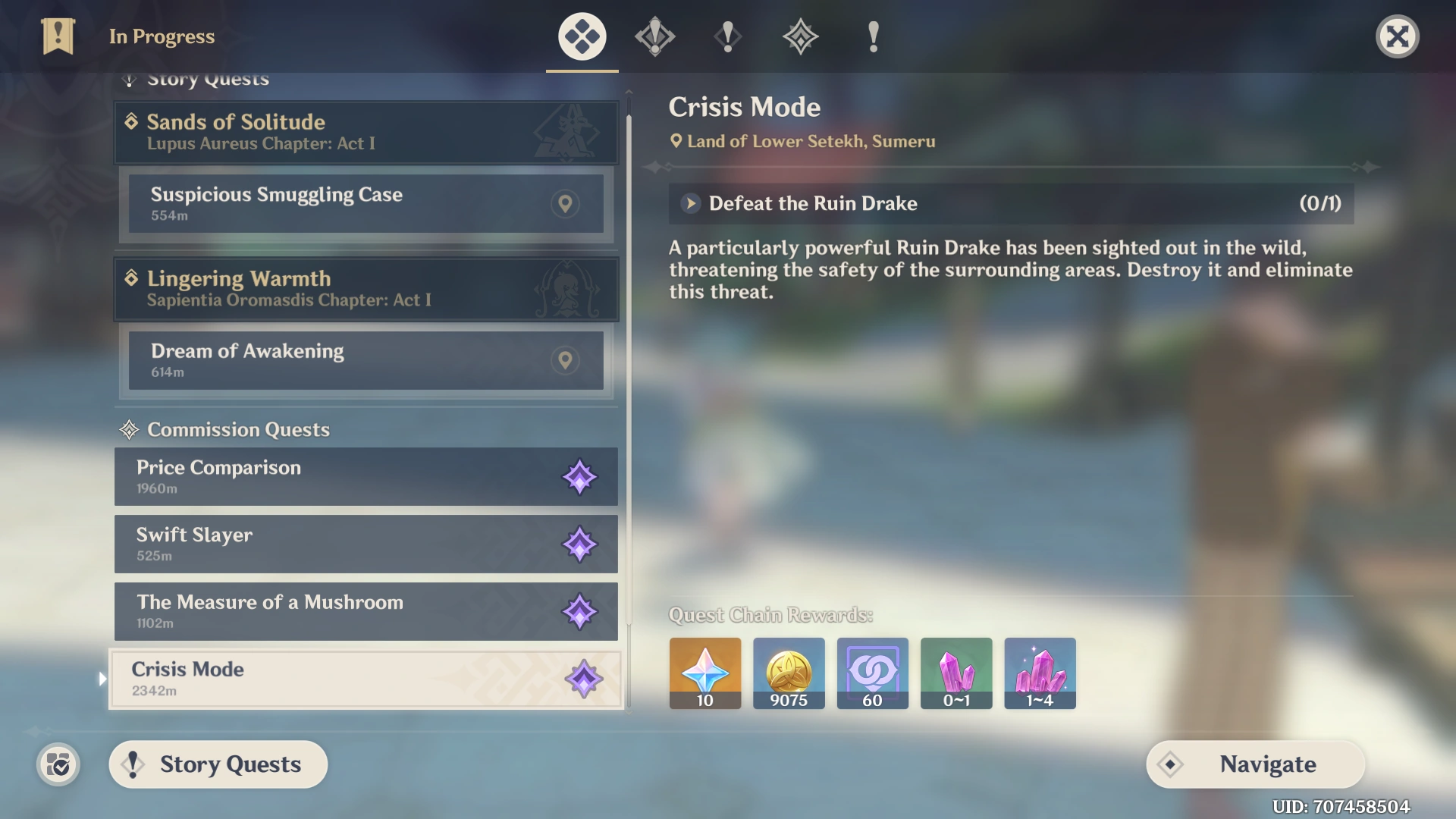
Task: Collapse the Commission Quests section header
Action: click(x=224, y=429)
